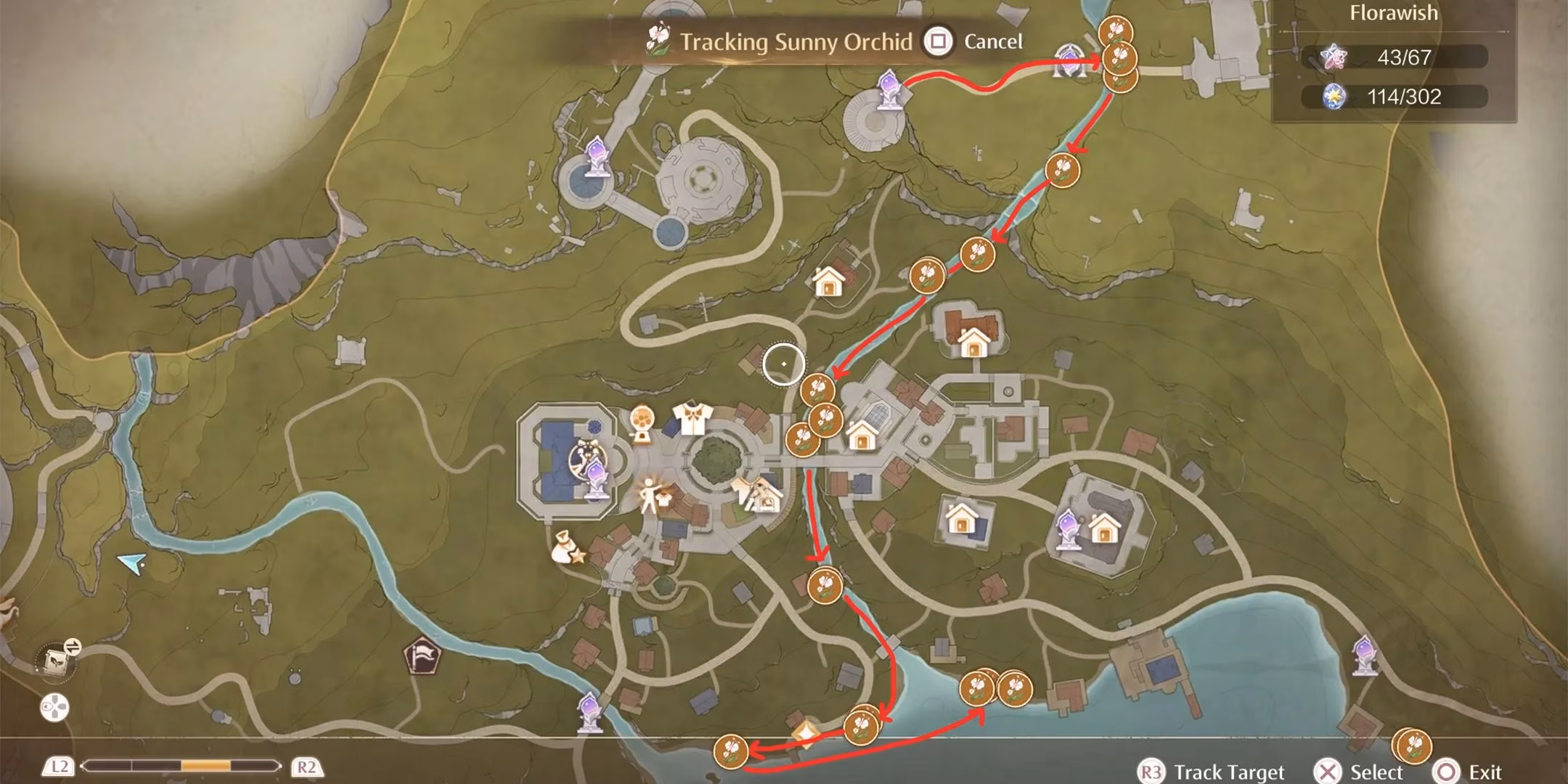The height and width of the screenshot is (784, 1568).
Task: Open the journal book icon at bottom-left
Action: coord(54,661)
